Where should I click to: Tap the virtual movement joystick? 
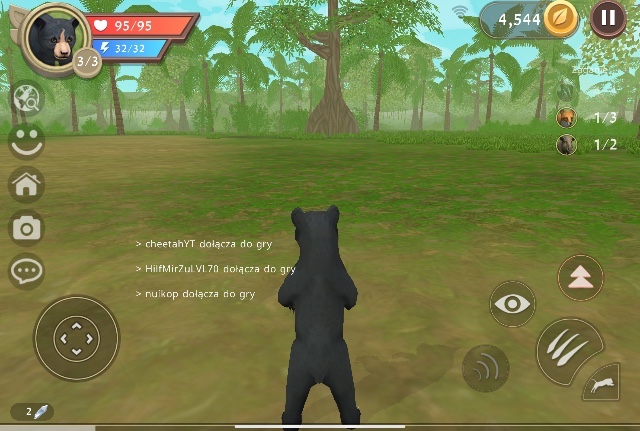click(x=76, y=338)
